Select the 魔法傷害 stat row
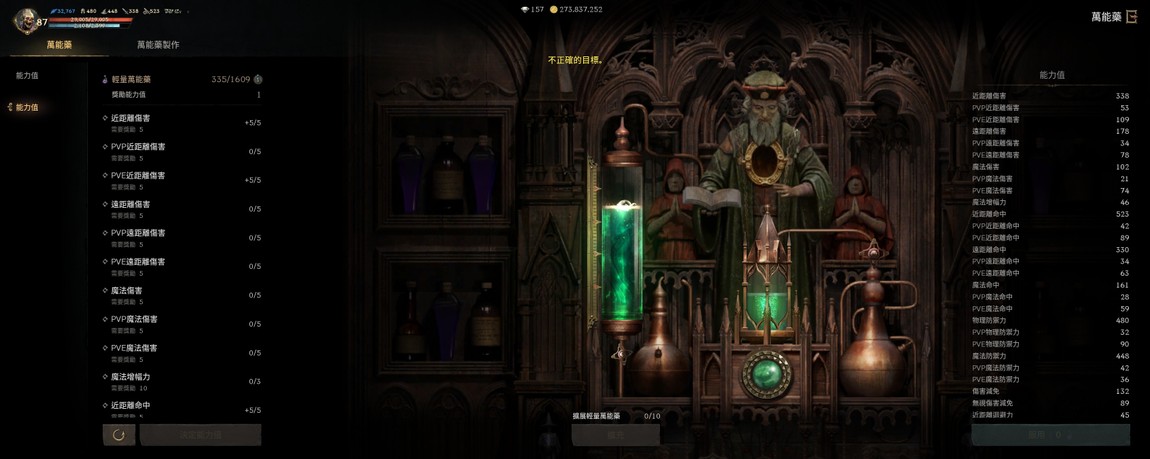The image size is (1150, 459). (181, 295)
